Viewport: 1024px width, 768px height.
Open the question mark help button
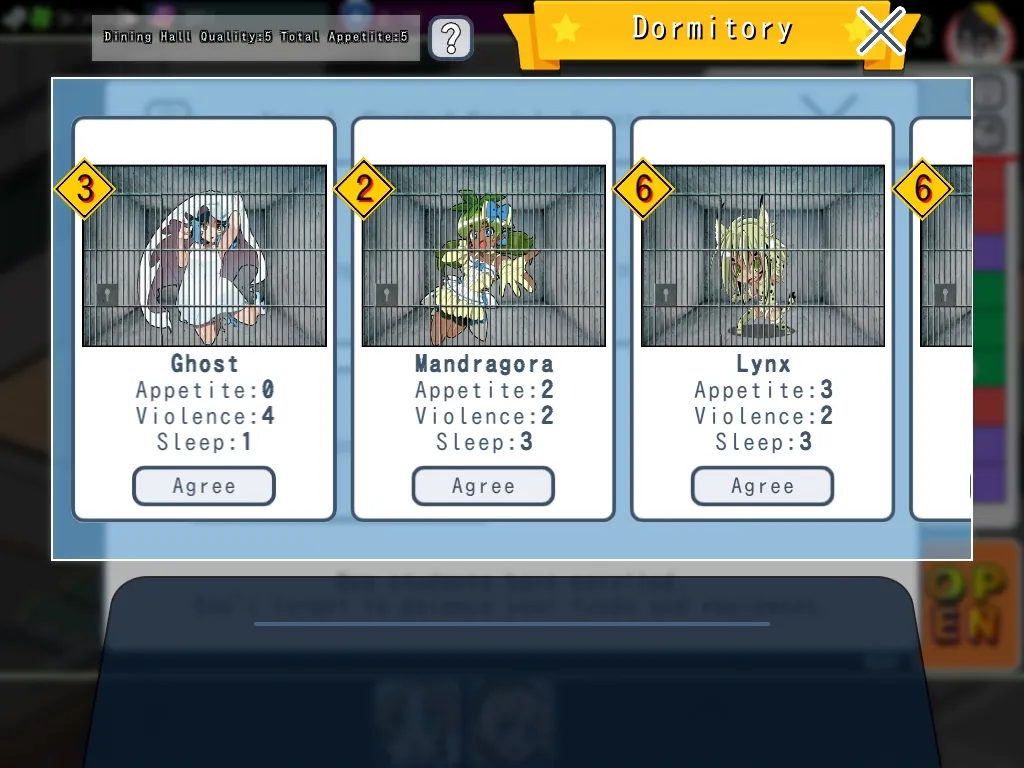[x=451, y=38]
